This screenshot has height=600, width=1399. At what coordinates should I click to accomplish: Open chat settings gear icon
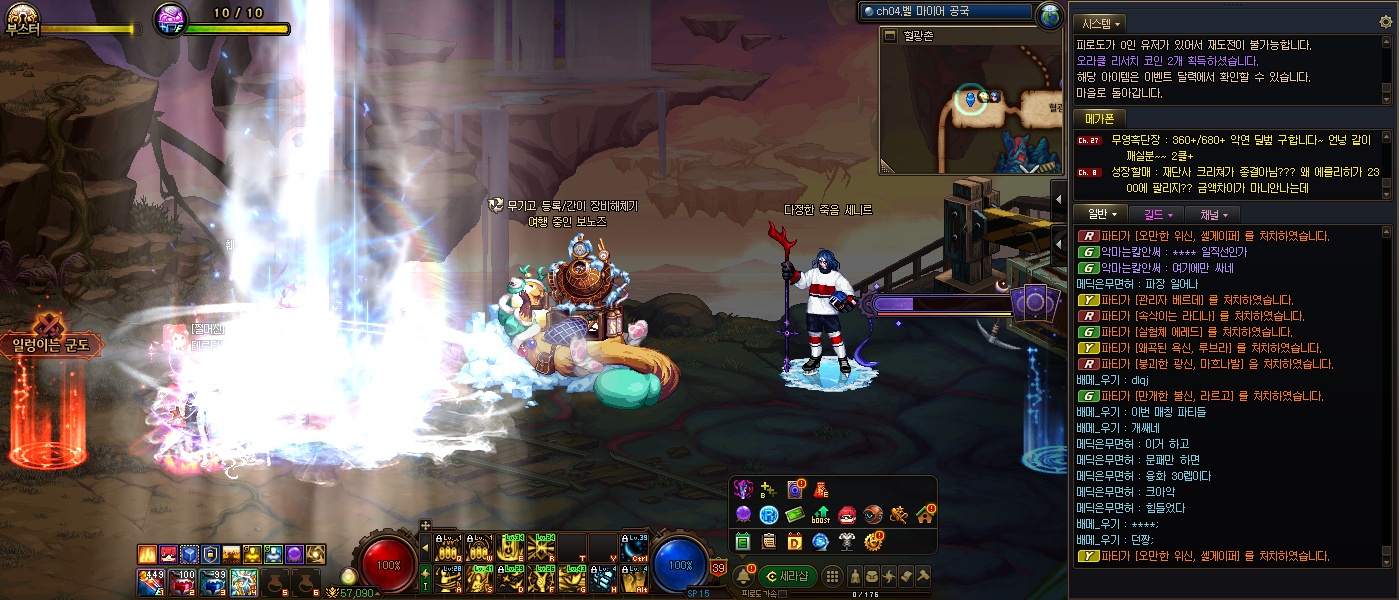[1385, 21]
